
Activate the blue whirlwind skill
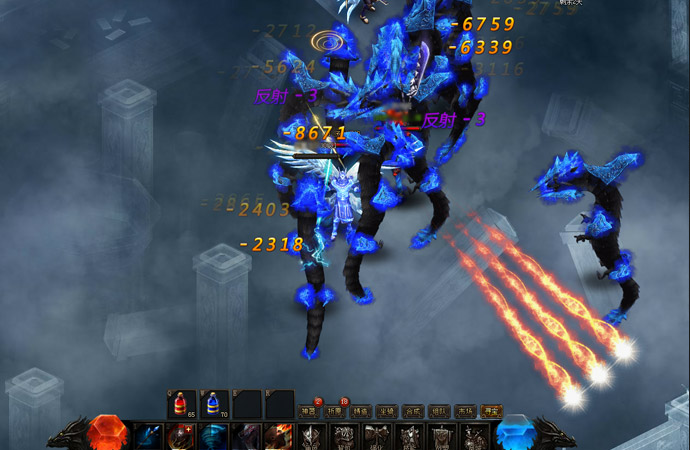click(214, 437)
